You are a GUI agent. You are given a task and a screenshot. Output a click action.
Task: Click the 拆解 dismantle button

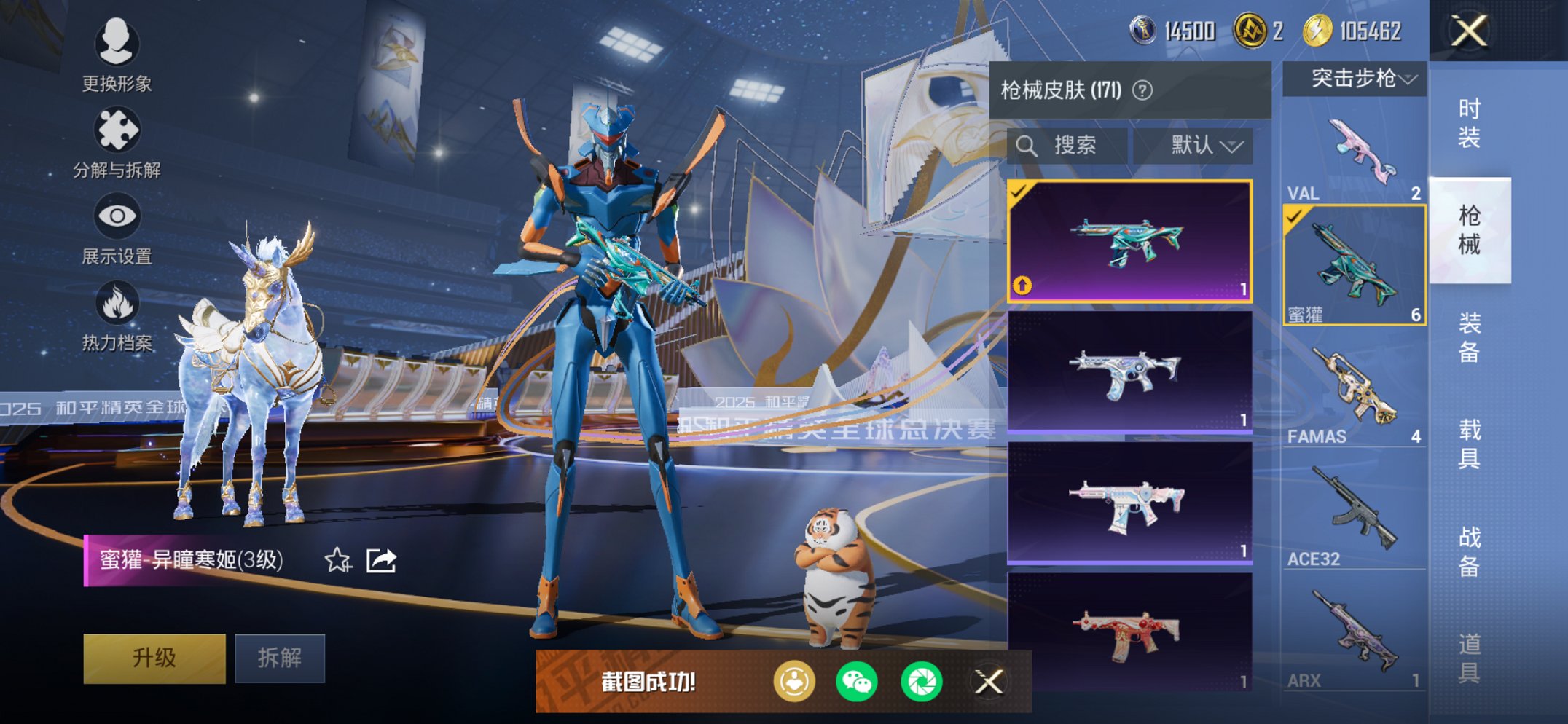[x=280, y=658]
